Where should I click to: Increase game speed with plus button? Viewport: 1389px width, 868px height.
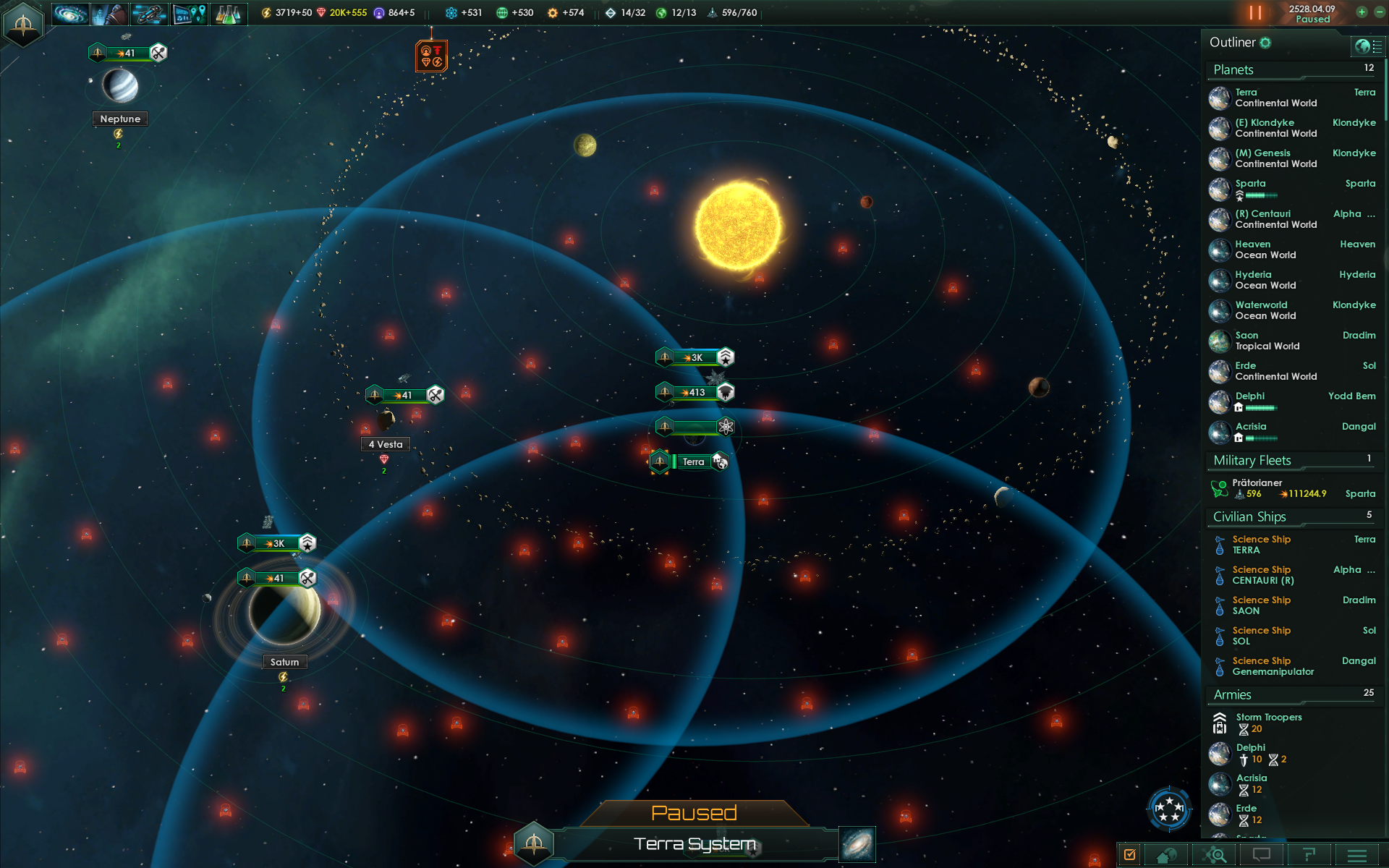(x=1362, y=12)
